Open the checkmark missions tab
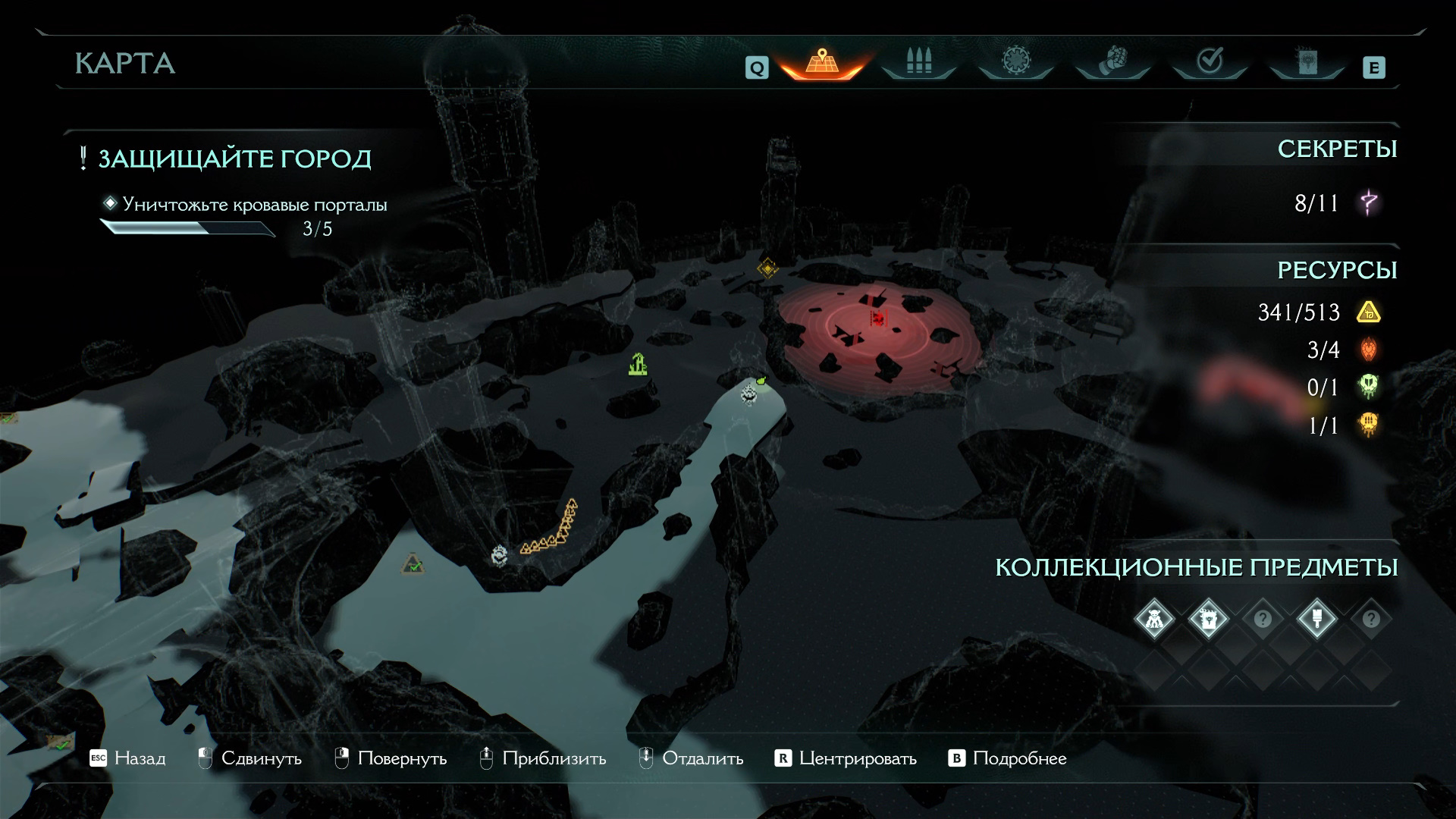The height and width of the screenshot is (819, 1456). click(1210, 62)
